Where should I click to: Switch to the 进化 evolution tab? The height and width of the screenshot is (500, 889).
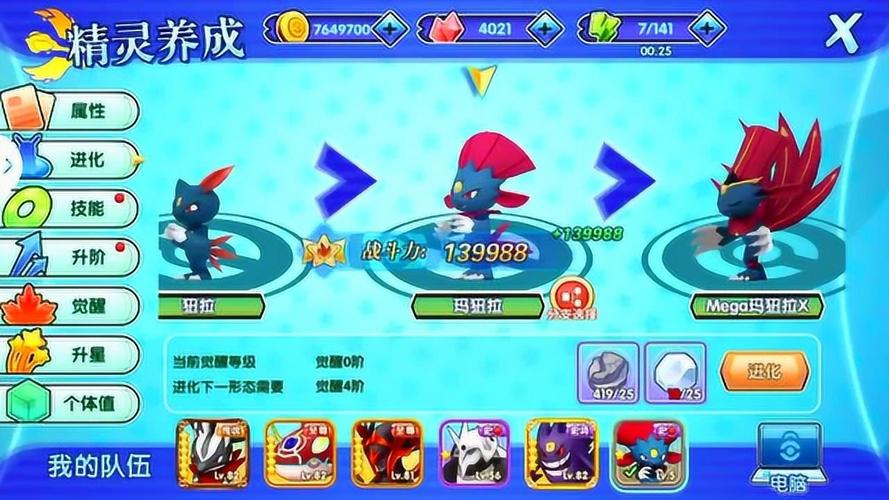coord(74,160)
